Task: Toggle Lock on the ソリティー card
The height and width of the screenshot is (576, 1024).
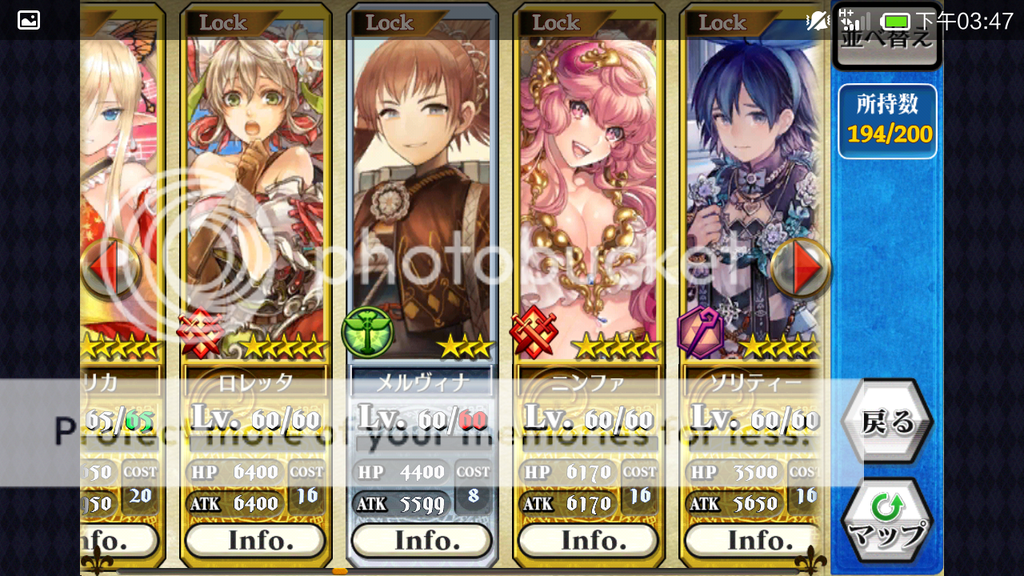Action: [722, 22]
